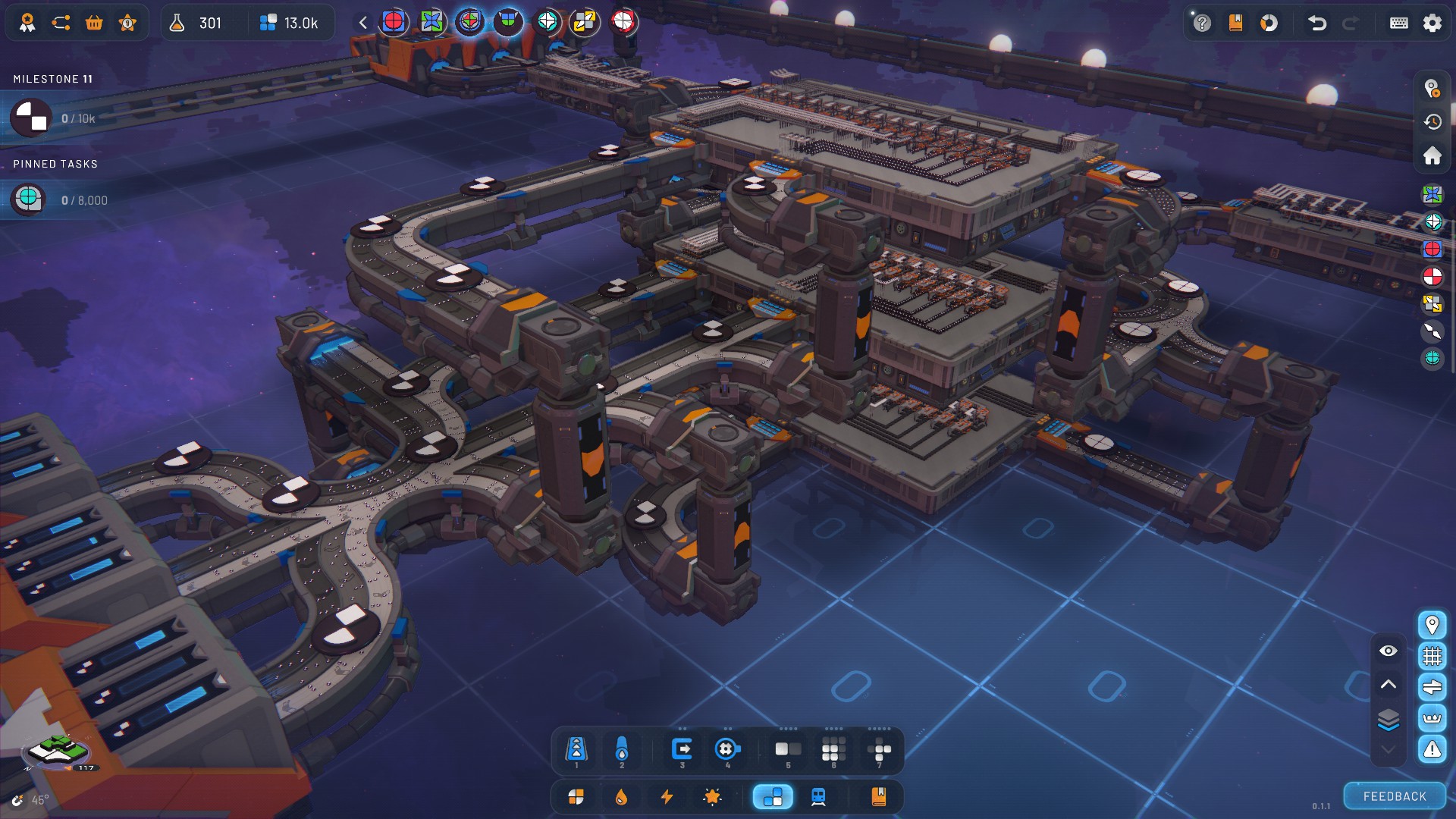The image size is (1456, 819).
Task: Toggle the warning triangle overlay
Action: [1432, 749]
